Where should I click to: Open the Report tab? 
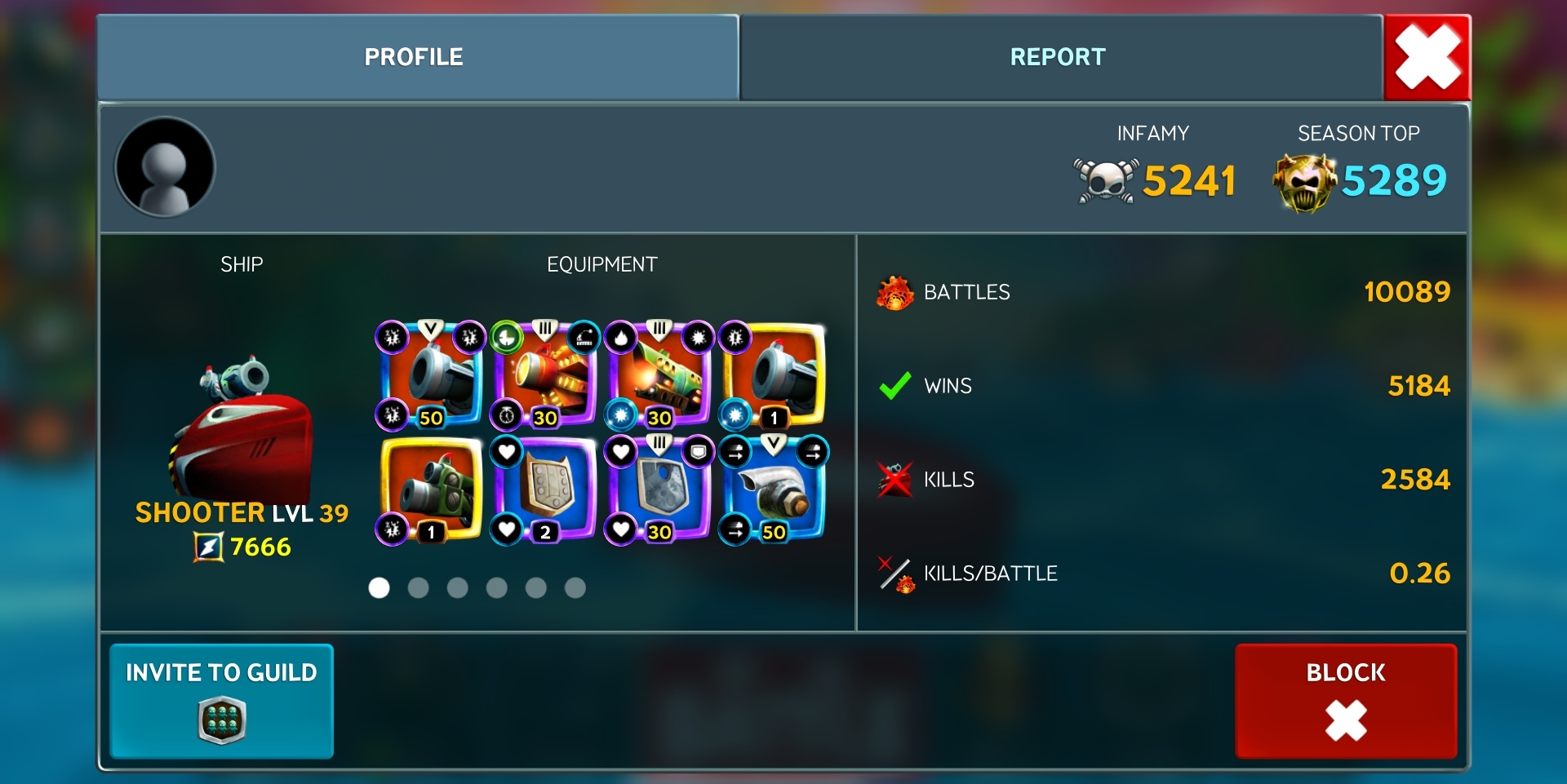(x=1058, y=57)
